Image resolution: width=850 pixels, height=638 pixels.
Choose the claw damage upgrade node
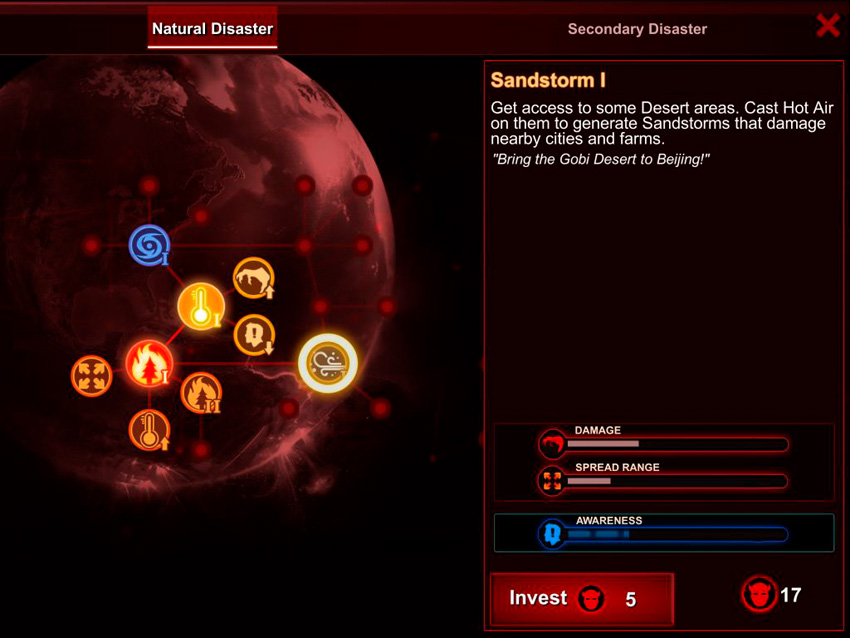point(254,278)
